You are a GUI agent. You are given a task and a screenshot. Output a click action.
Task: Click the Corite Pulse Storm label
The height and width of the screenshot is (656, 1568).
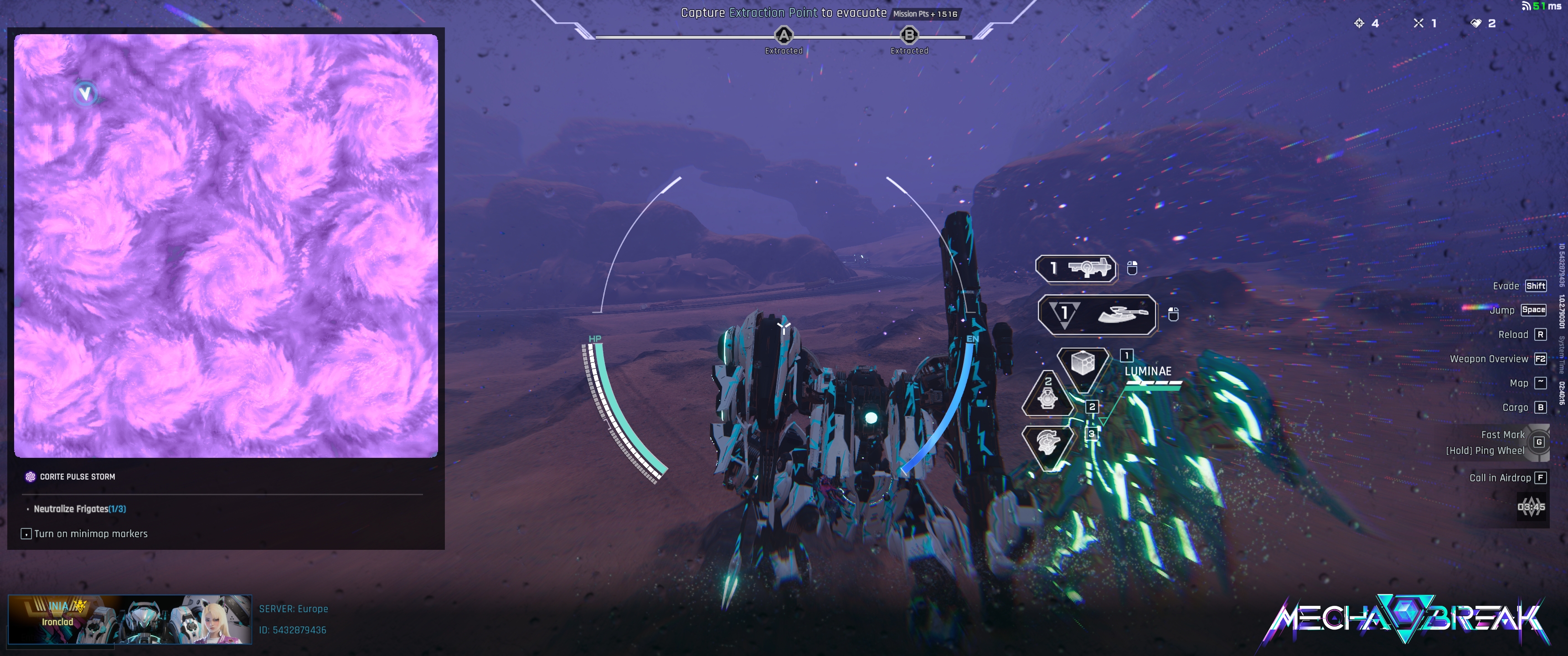(x=77, y=477)
